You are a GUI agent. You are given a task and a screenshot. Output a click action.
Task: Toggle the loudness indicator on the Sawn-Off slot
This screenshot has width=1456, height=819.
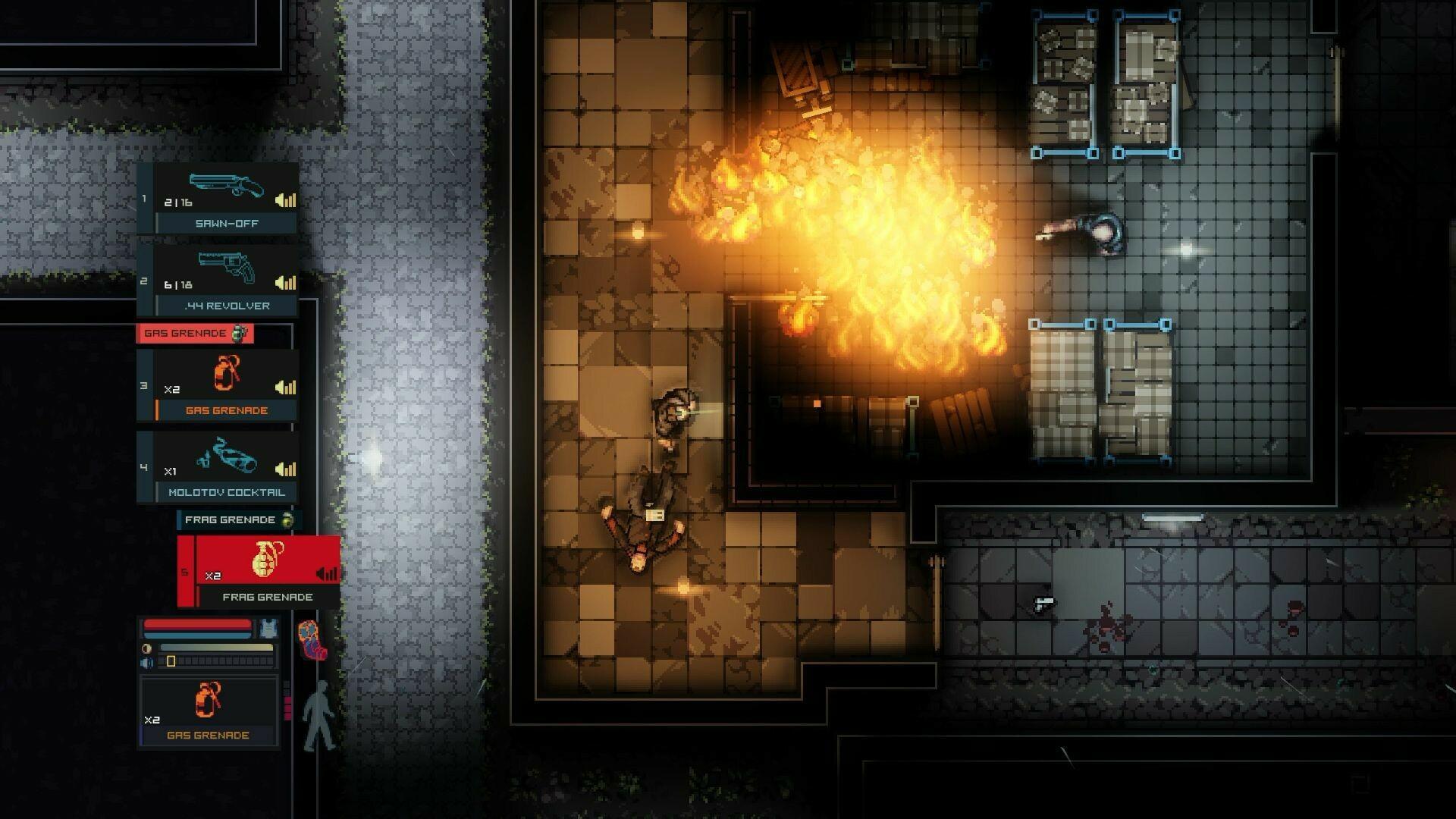[x=284, y=201]
